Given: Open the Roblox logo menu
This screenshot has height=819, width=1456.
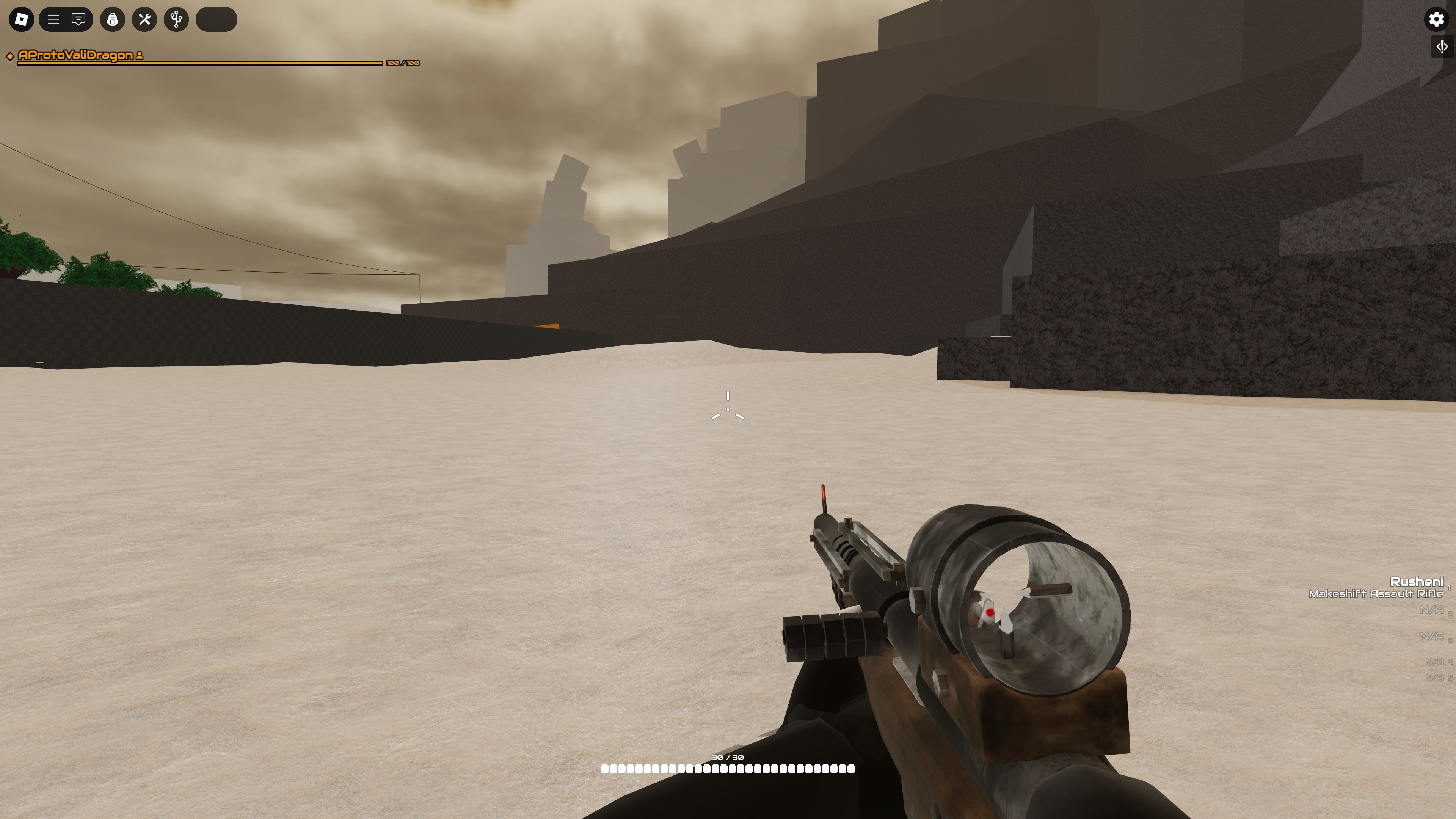Looking at the screenshot, I should tap(22, 19).
